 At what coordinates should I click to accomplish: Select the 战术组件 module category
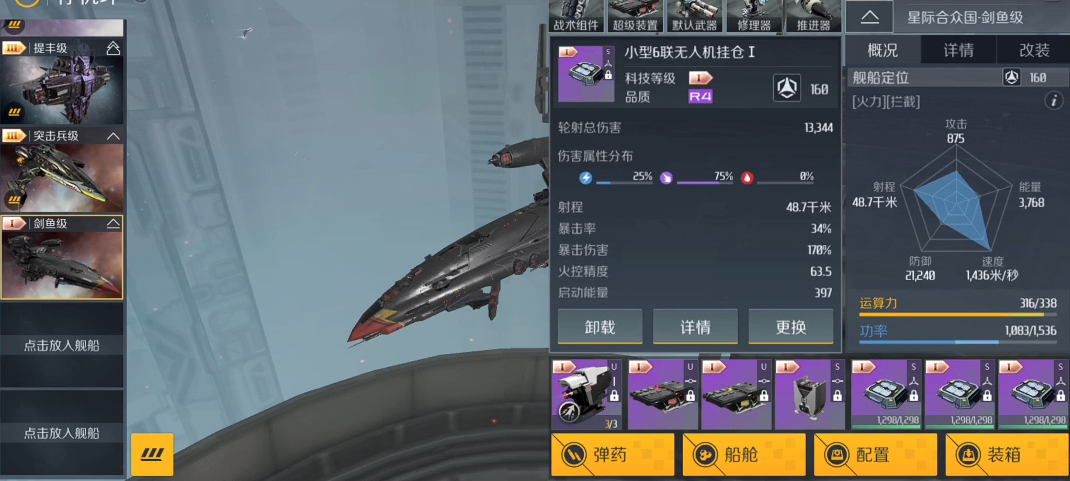click(x=578, y=17)
